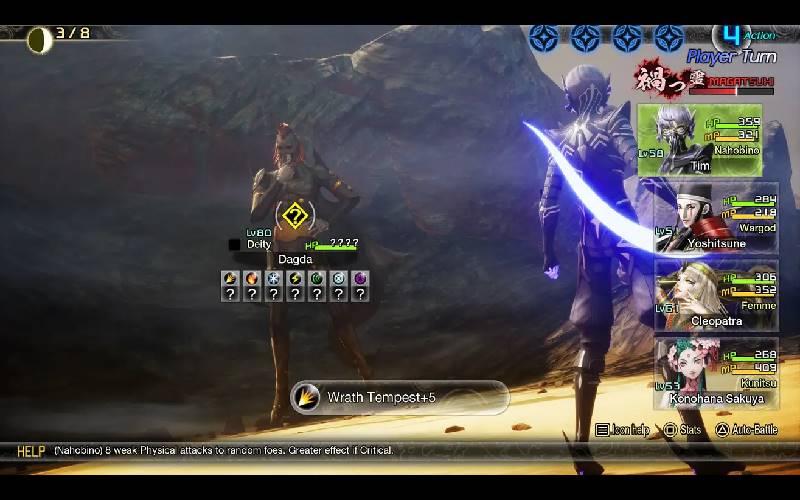Check Dagda's Light affinity icon
The width and height of the screenshot is (800, 500).
[x=338, y=278]
